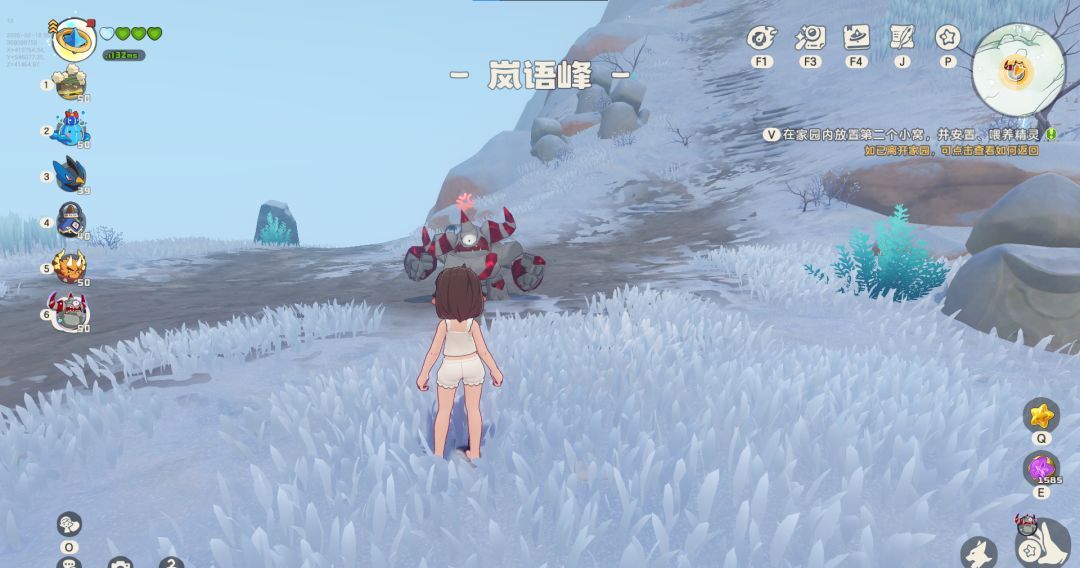Choose the orange horned pet in slot 5
The width and height of the screenshot is (1080, 568).
click(x=71, y=267)
